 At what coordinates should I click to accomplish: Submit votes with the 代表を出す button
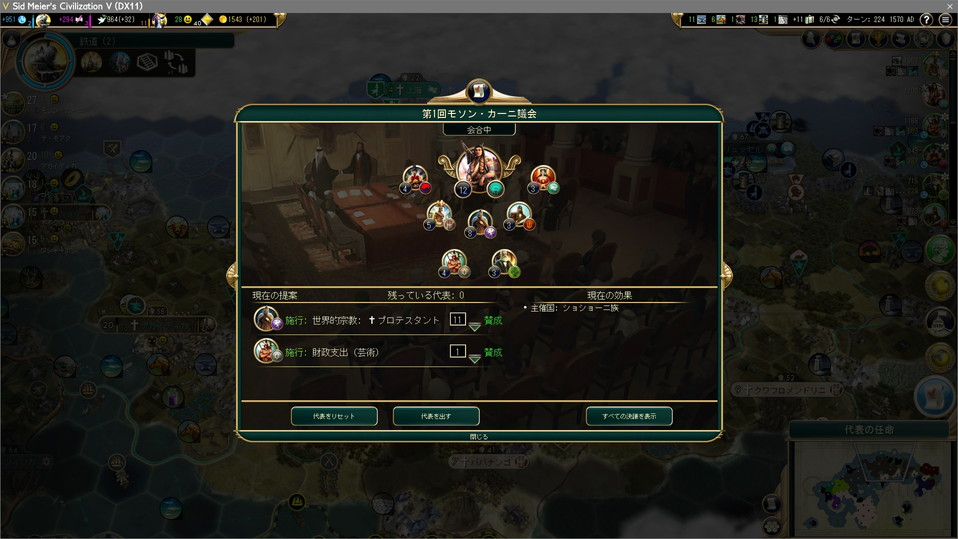[x=436, y=416]
